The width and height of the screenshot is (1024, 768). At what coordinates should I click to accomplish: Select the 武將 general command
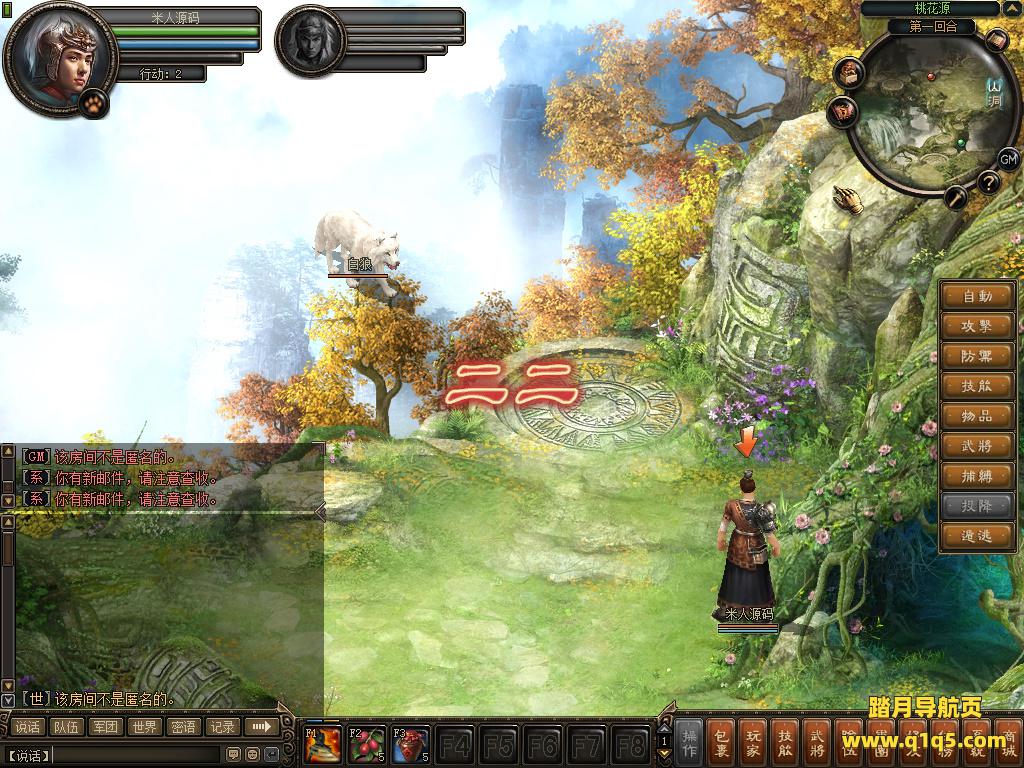tap(977, 446)
